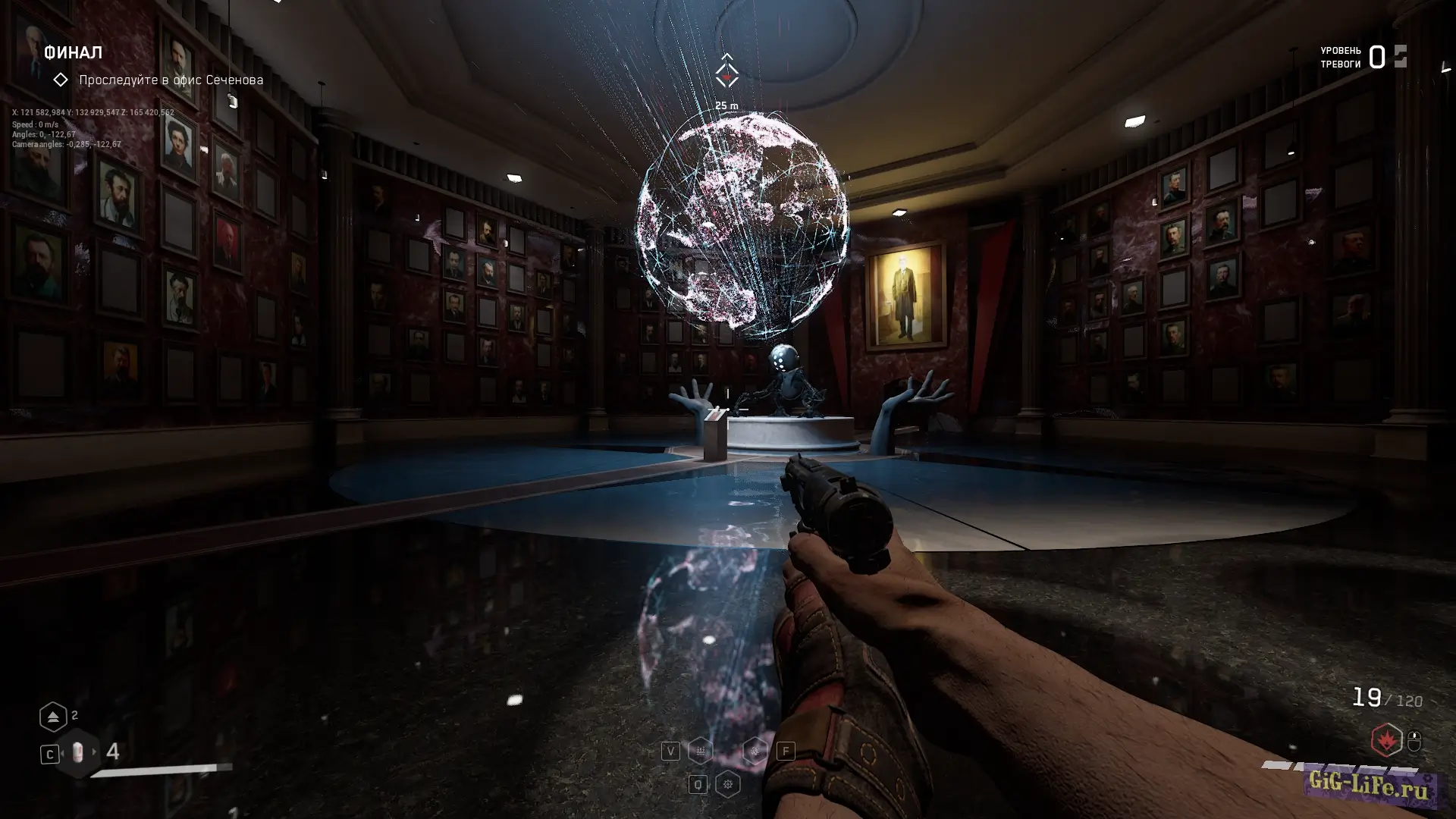
Task: Activate the frost spikes glove ability
Action: click(x=700, y=751)
